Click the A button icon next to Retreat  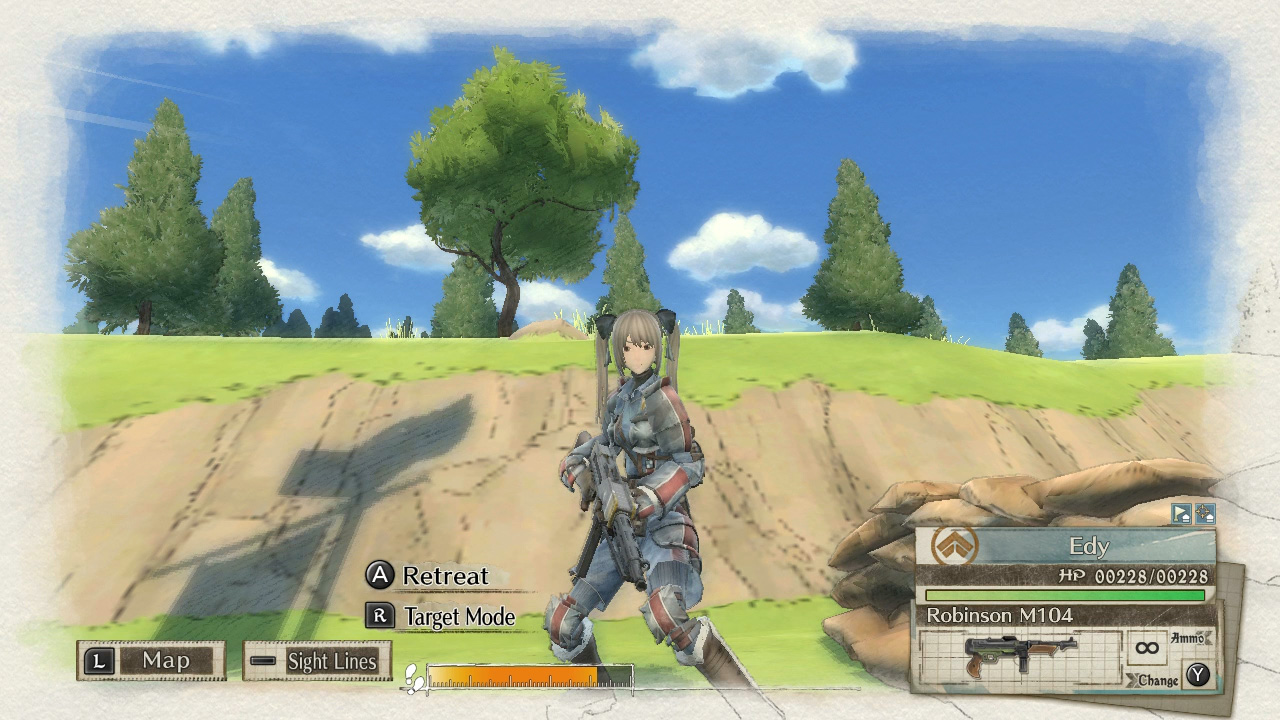(x=381, y=576)
